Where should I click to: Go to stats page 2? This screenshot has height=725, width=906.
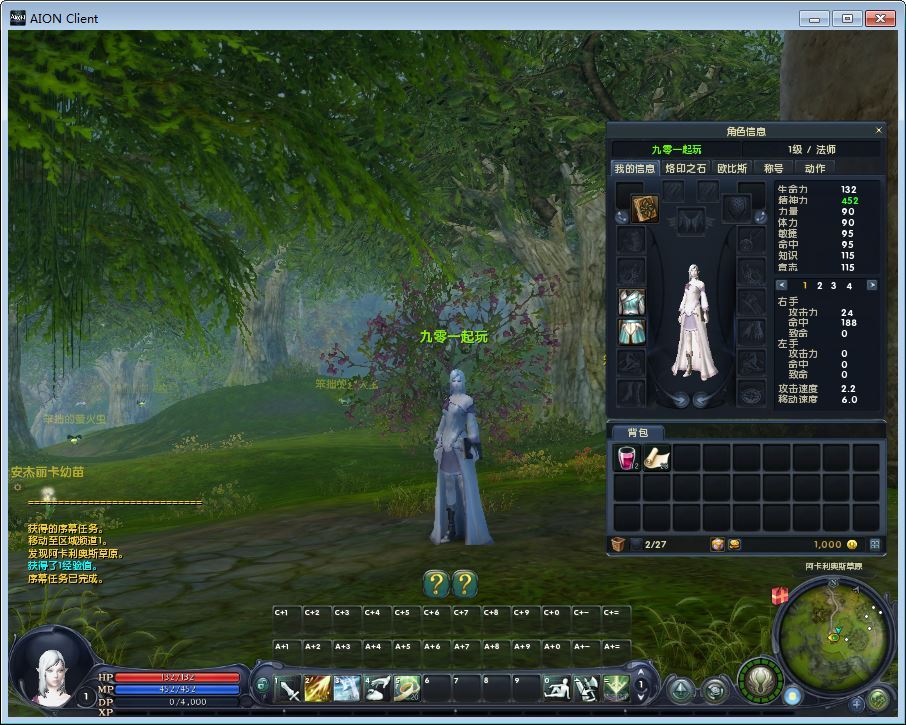pos(819,286)
